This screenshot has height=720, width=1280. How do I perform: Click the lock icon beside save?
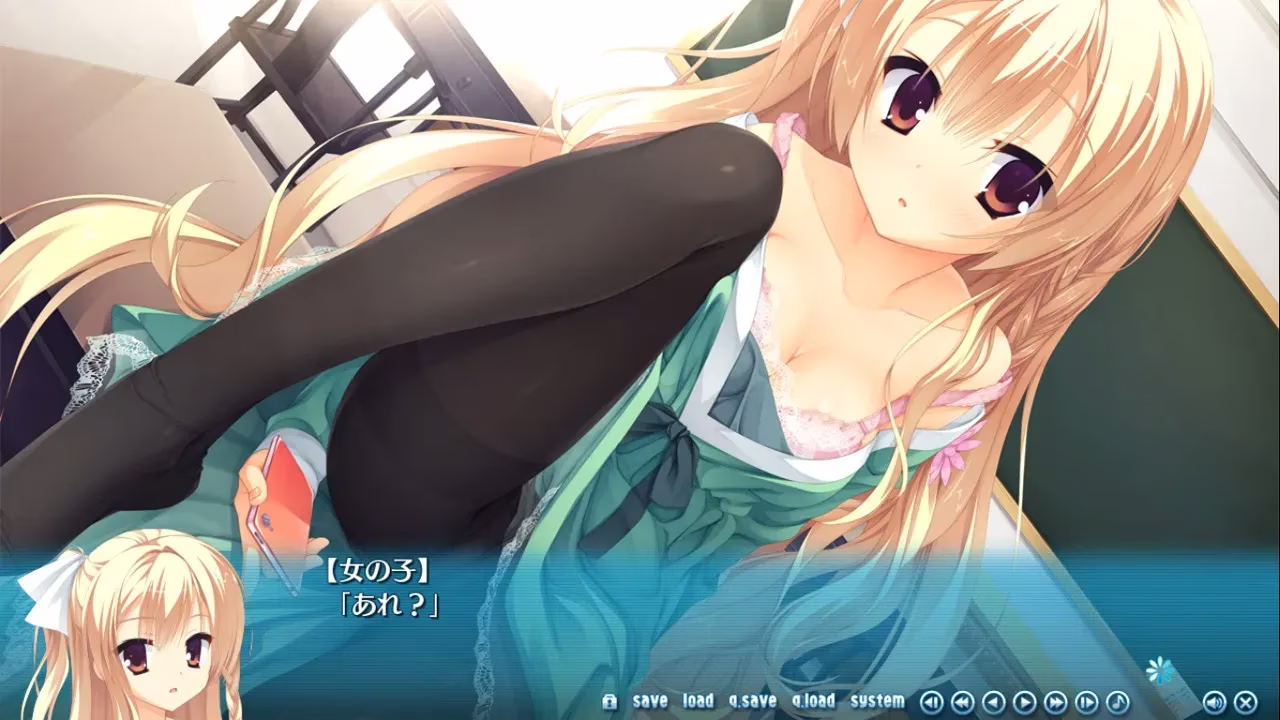coord(609,701)
